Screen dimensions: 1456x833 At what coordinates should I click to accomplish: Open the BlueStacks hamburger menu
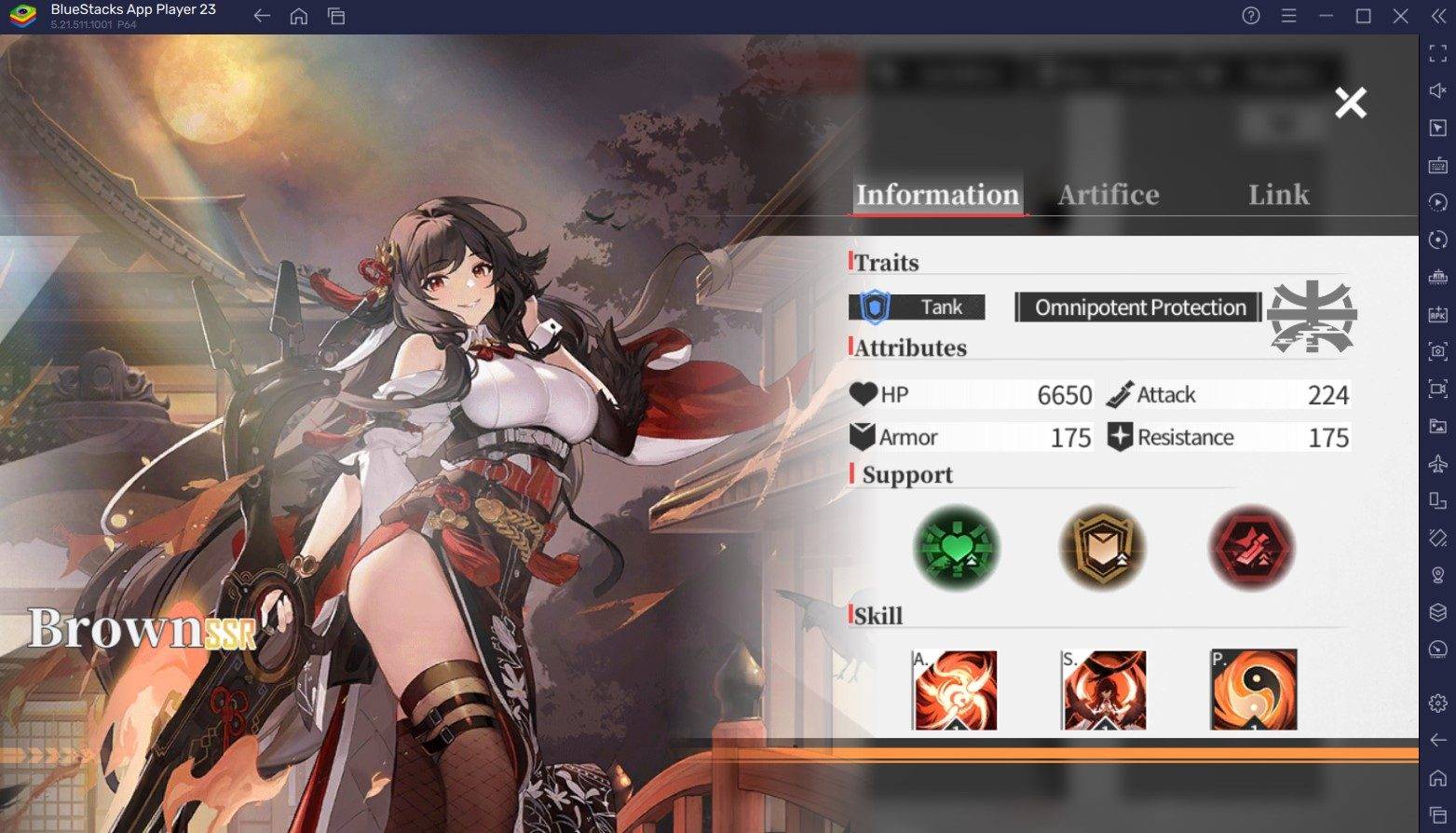pyautogui.click(x=1288, y=16)
